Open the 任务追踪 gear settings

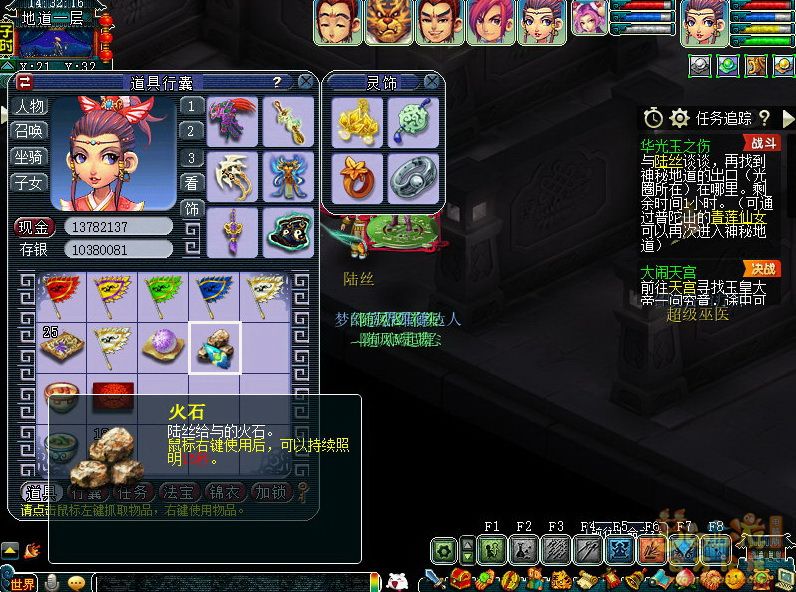pyautogui.click(x=679, y=119)
